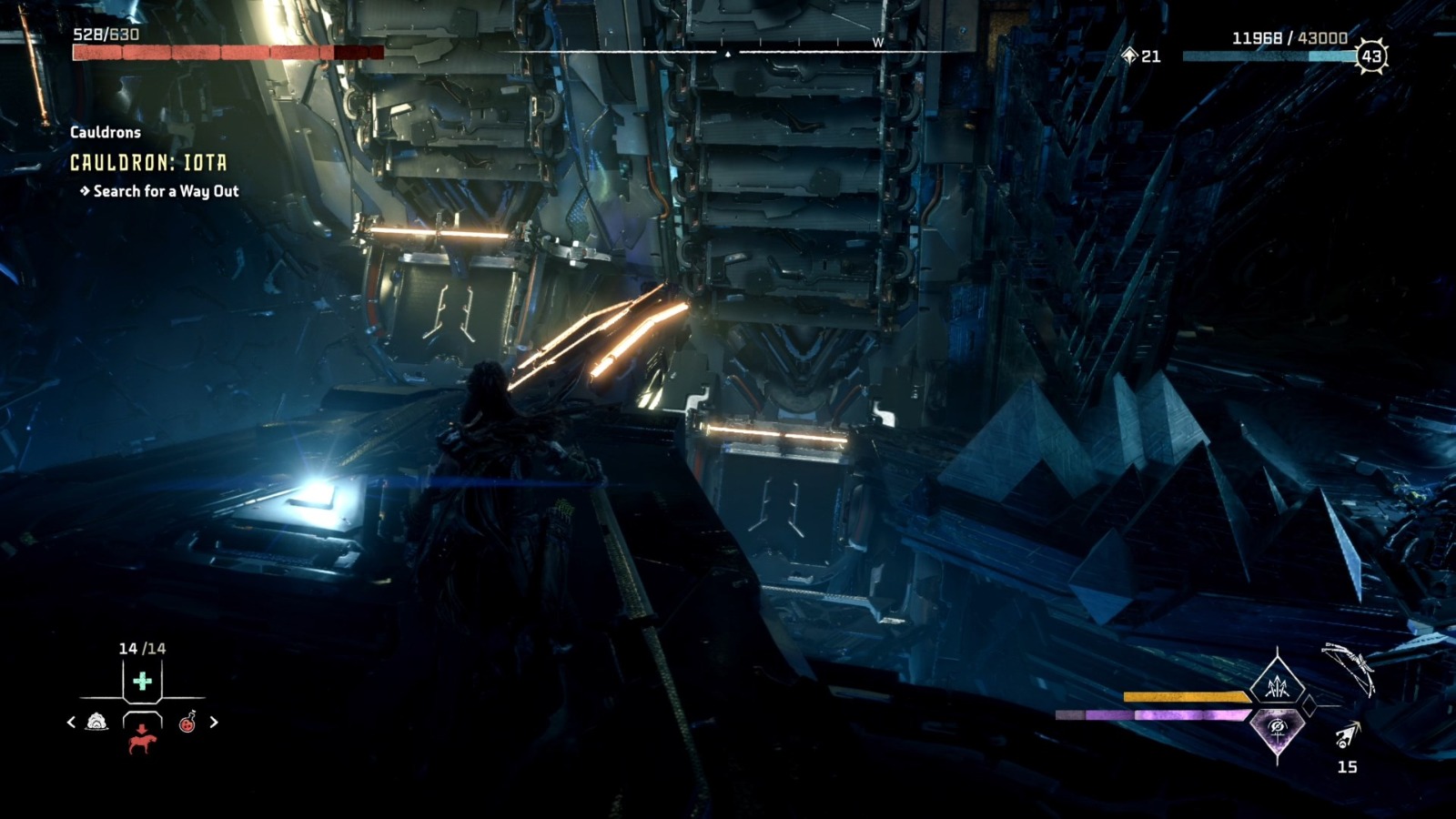Image resolution: width=1456 pixels, height=819 pixels.
Task: Open the small diamond between weapon wheel halves
Action: tap(1310, 704)
